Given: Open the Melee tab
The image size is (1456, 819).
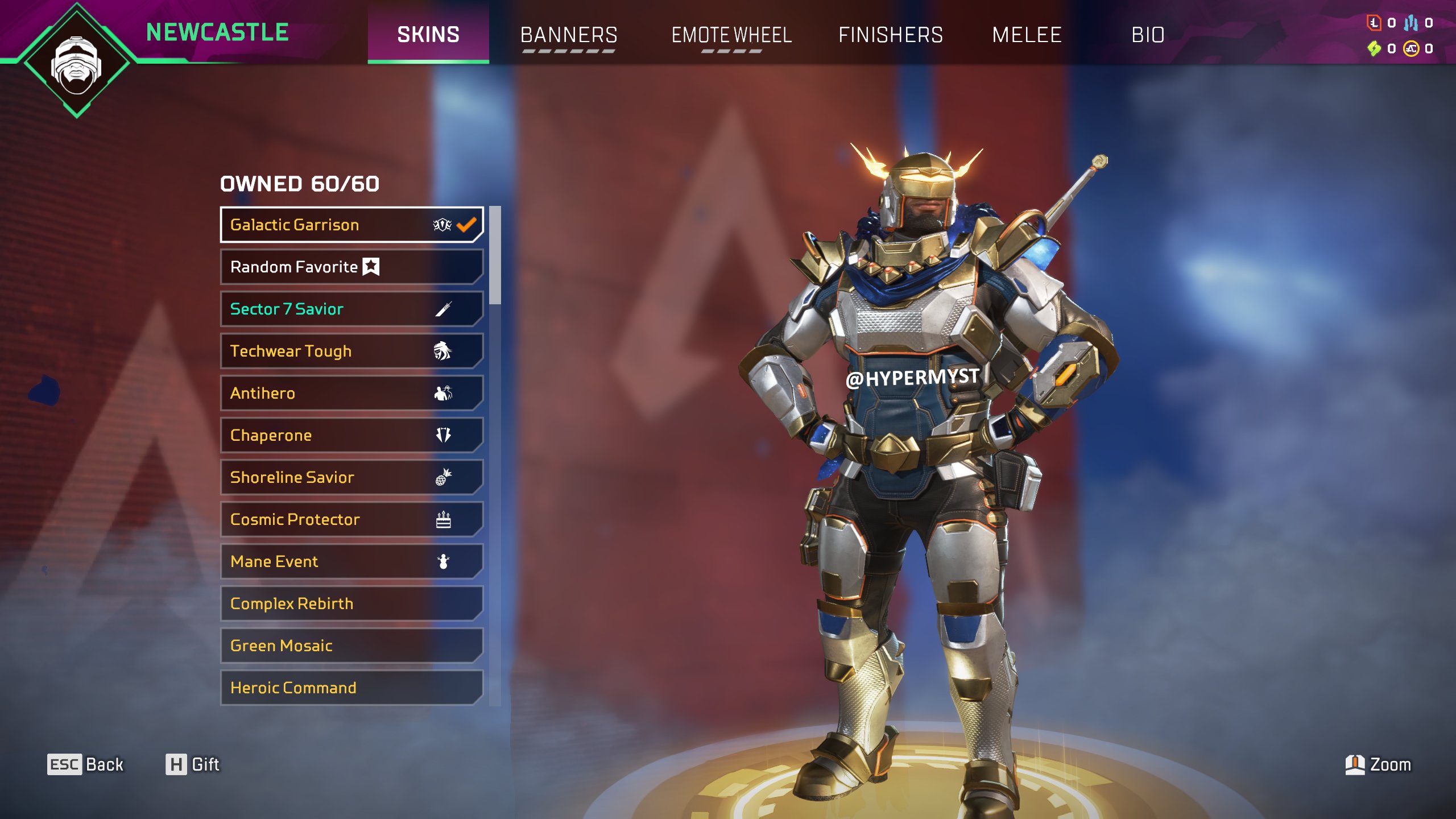Looking at the screenshot, I should click(1027, 35).
